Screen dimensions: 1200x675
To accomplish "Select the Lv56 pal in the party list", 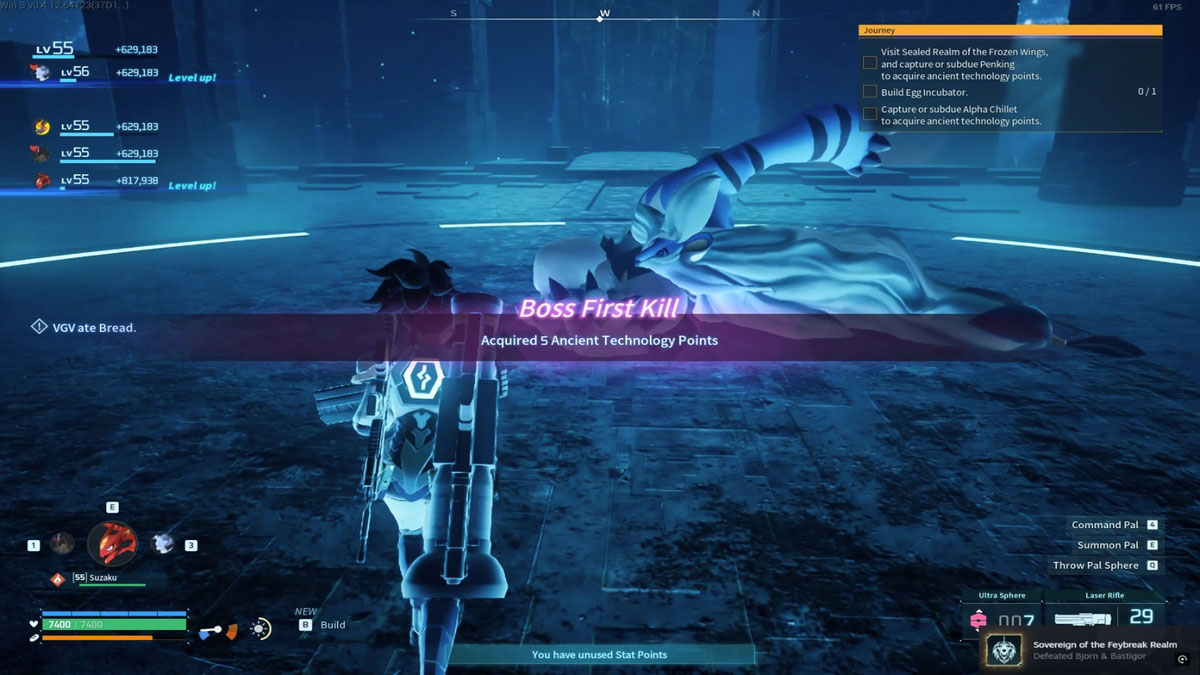I will tap(42, 73).
